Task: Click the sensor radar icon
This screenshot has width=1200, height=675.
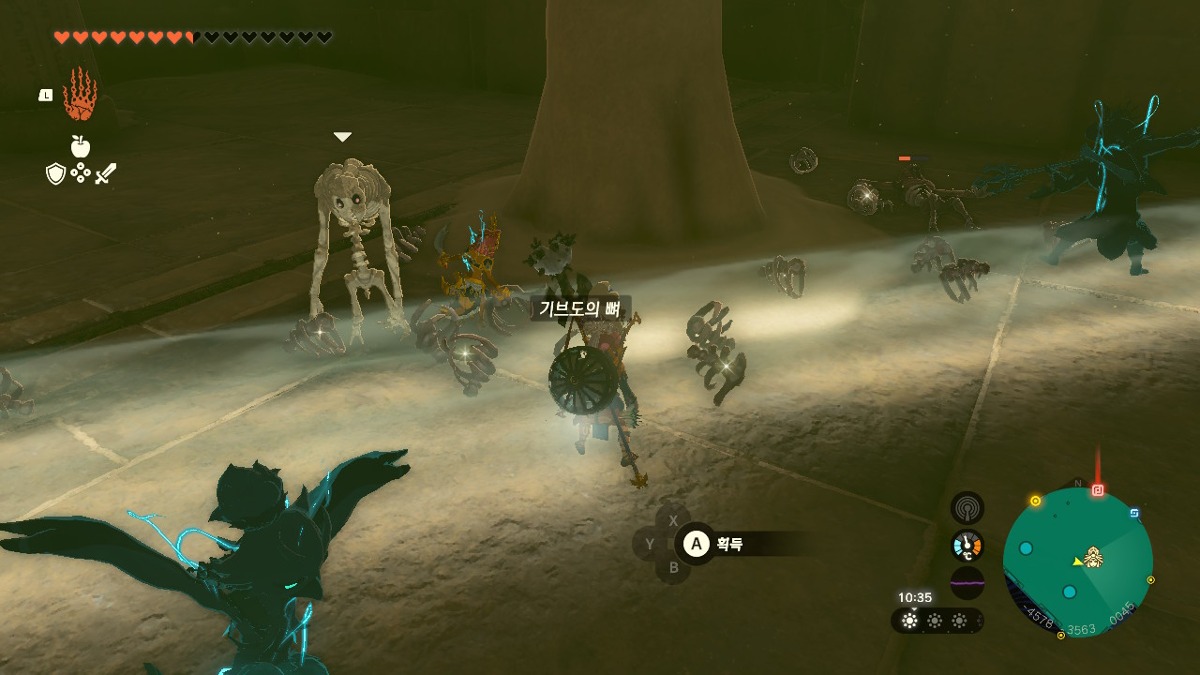Action: click(x=967, y=508)
